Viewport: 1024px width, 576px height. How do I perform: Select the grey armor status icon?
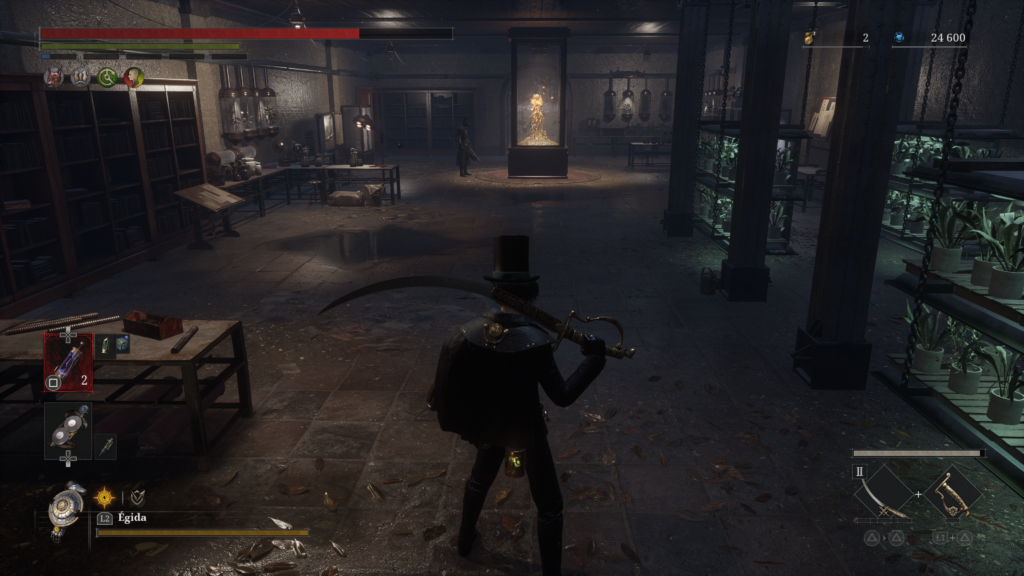click(80, 77)
